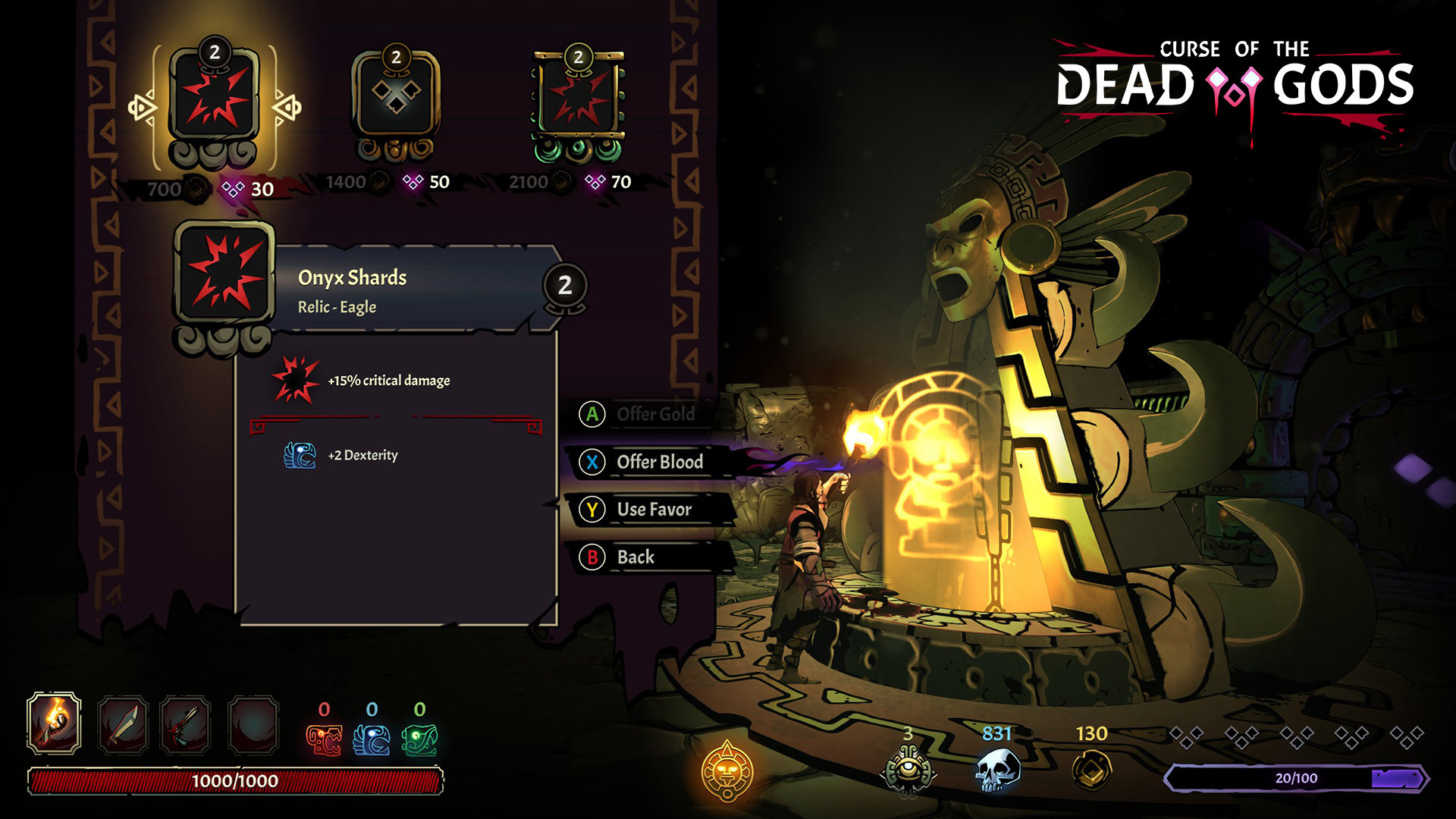1456x819 pixels.
Task: Go Back from the altar menu
Action: point(635,557)
